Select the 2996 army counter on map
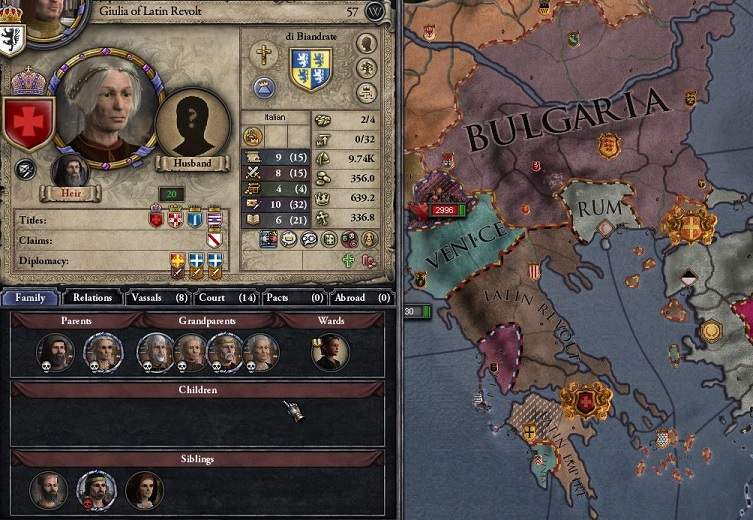 tap(442, 211)
